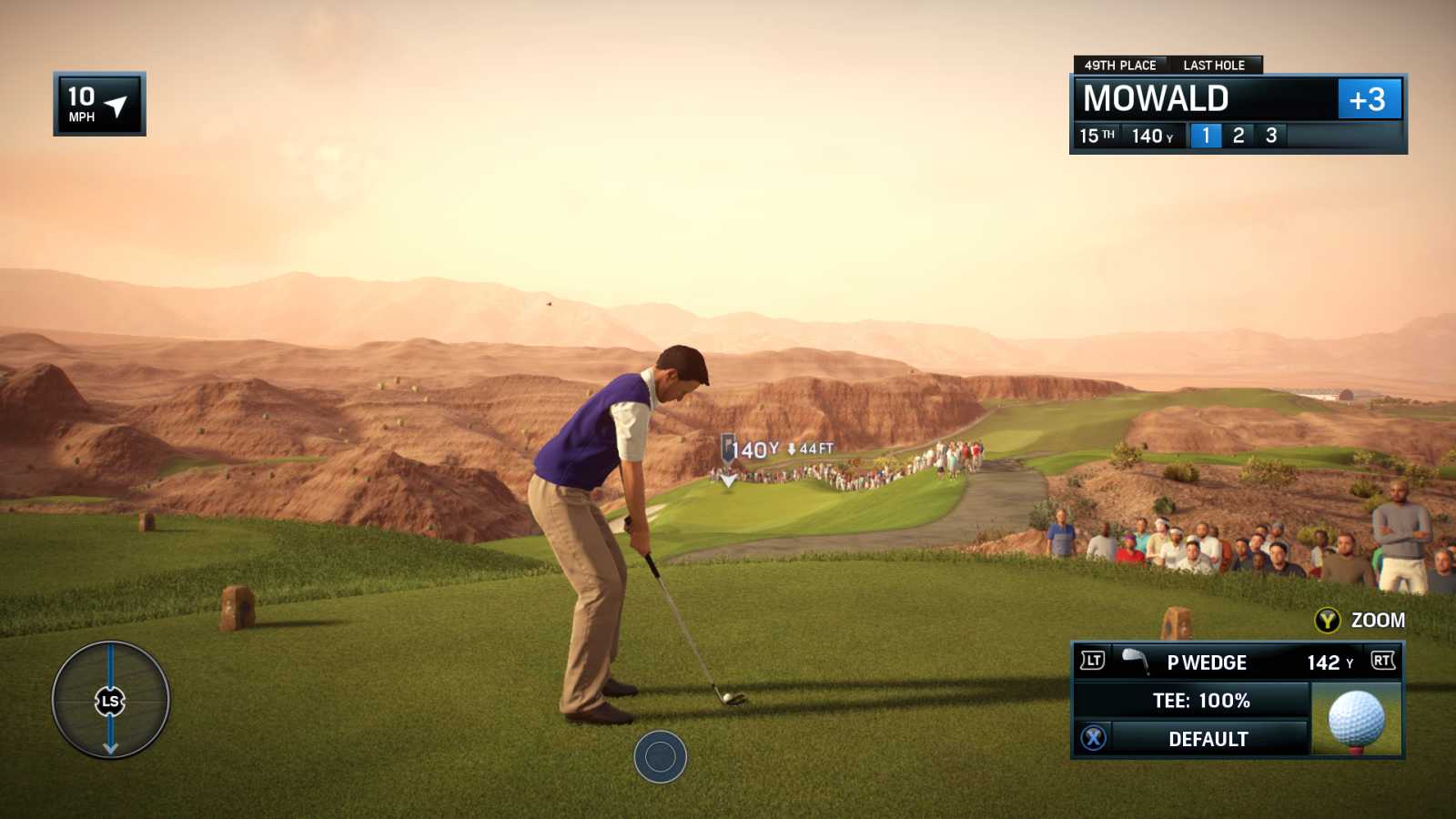The image size is (1456, 819).
Task: Select the P Wedge club panel
Action: [x=1207, y=662]
